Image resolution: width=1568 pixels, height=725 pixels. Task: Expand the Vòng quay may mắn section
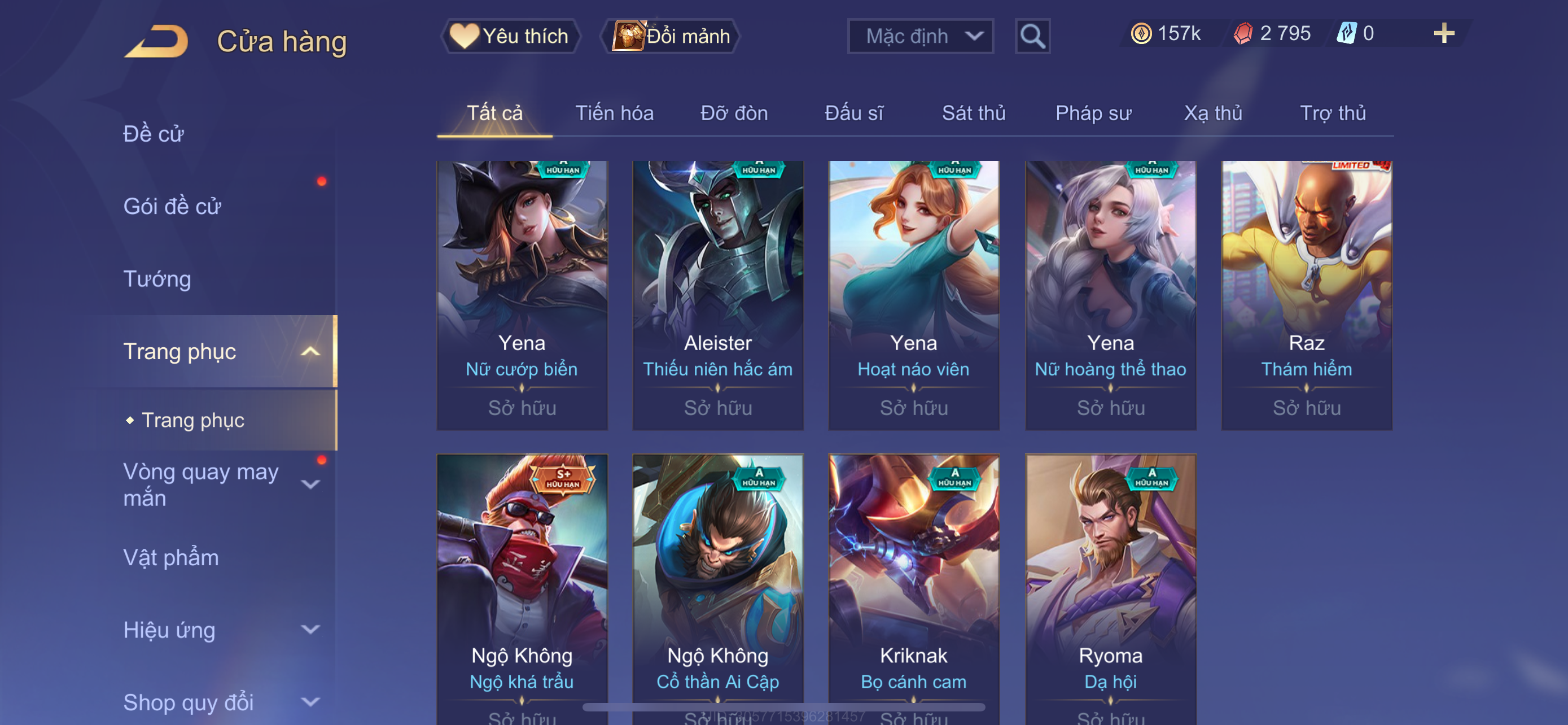tap(310, 484)
